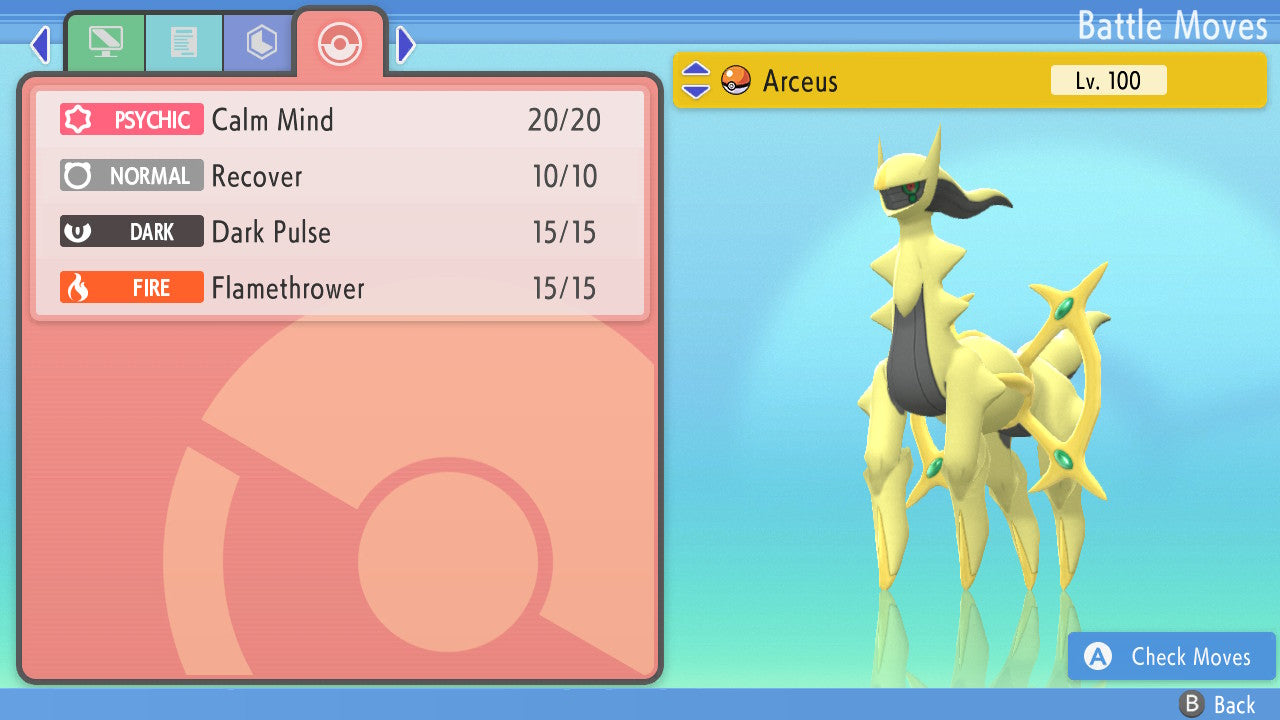
Task: Click the Poké Ball icon next to Arceus
Action: 735,80
